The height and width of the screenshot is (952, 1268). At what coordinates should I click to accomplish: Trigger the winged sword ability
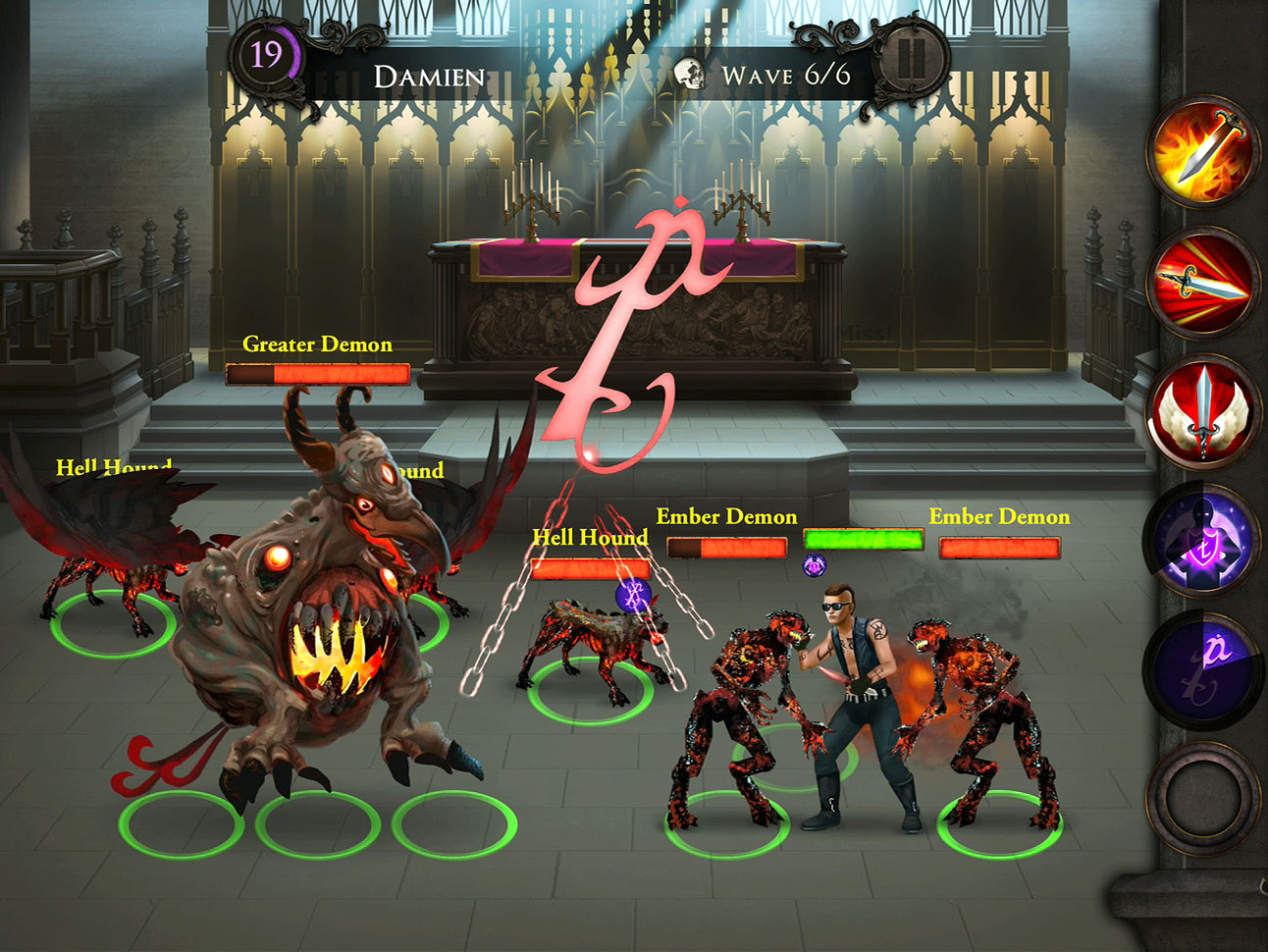[x=1203, y=410]
